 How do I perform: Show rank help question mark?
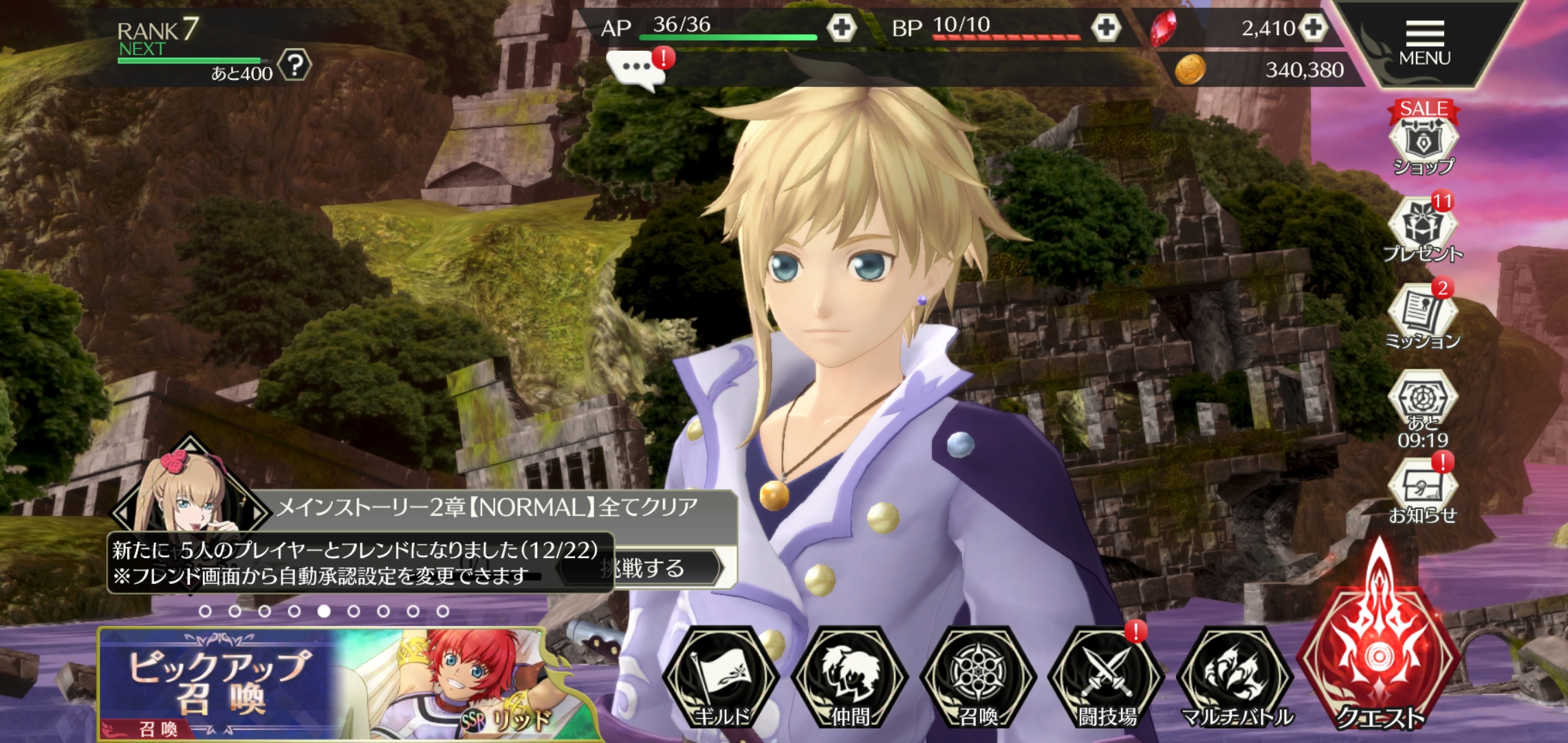(295, 65)
